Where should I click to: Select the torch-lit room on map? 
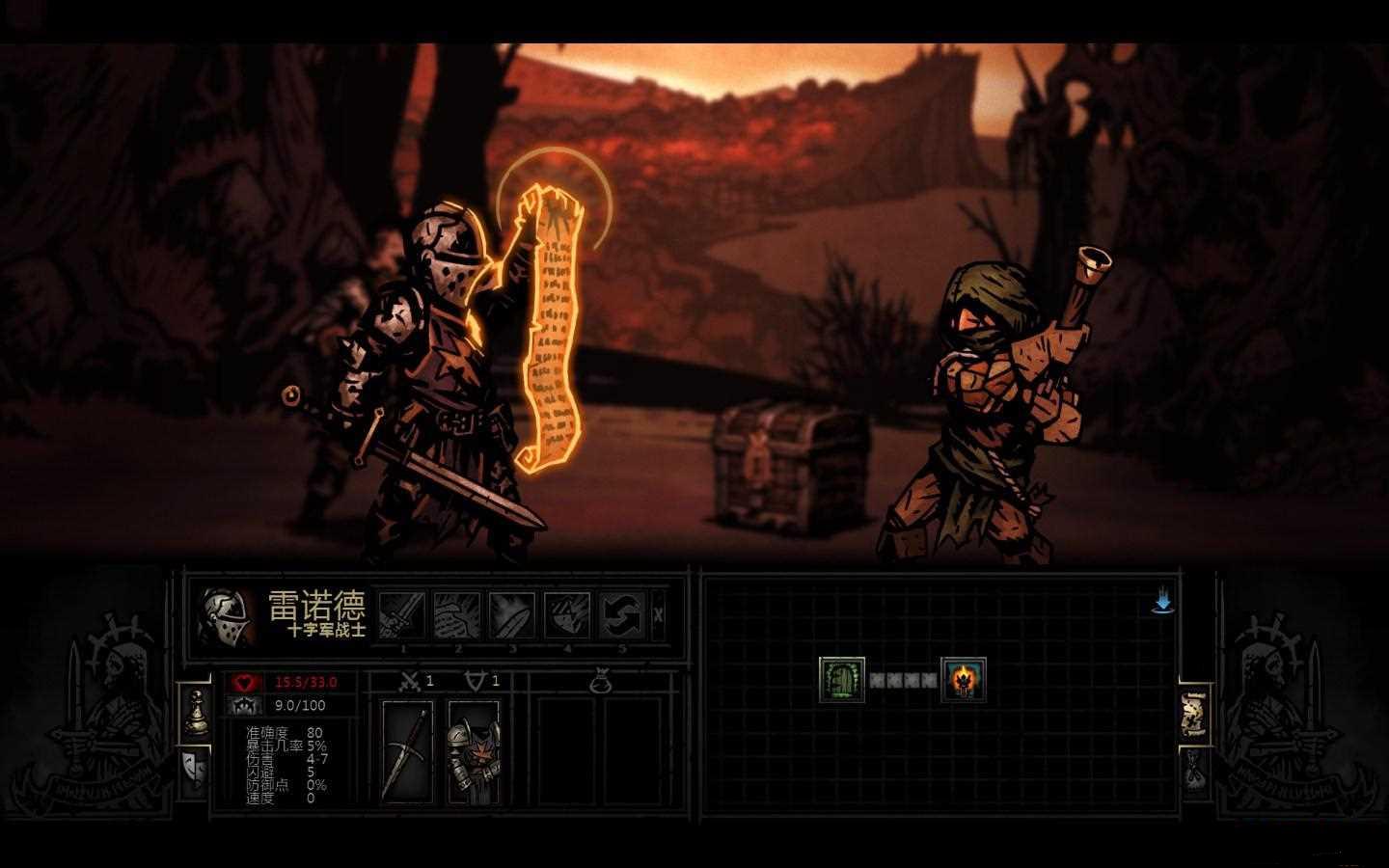tap(962, 679)
